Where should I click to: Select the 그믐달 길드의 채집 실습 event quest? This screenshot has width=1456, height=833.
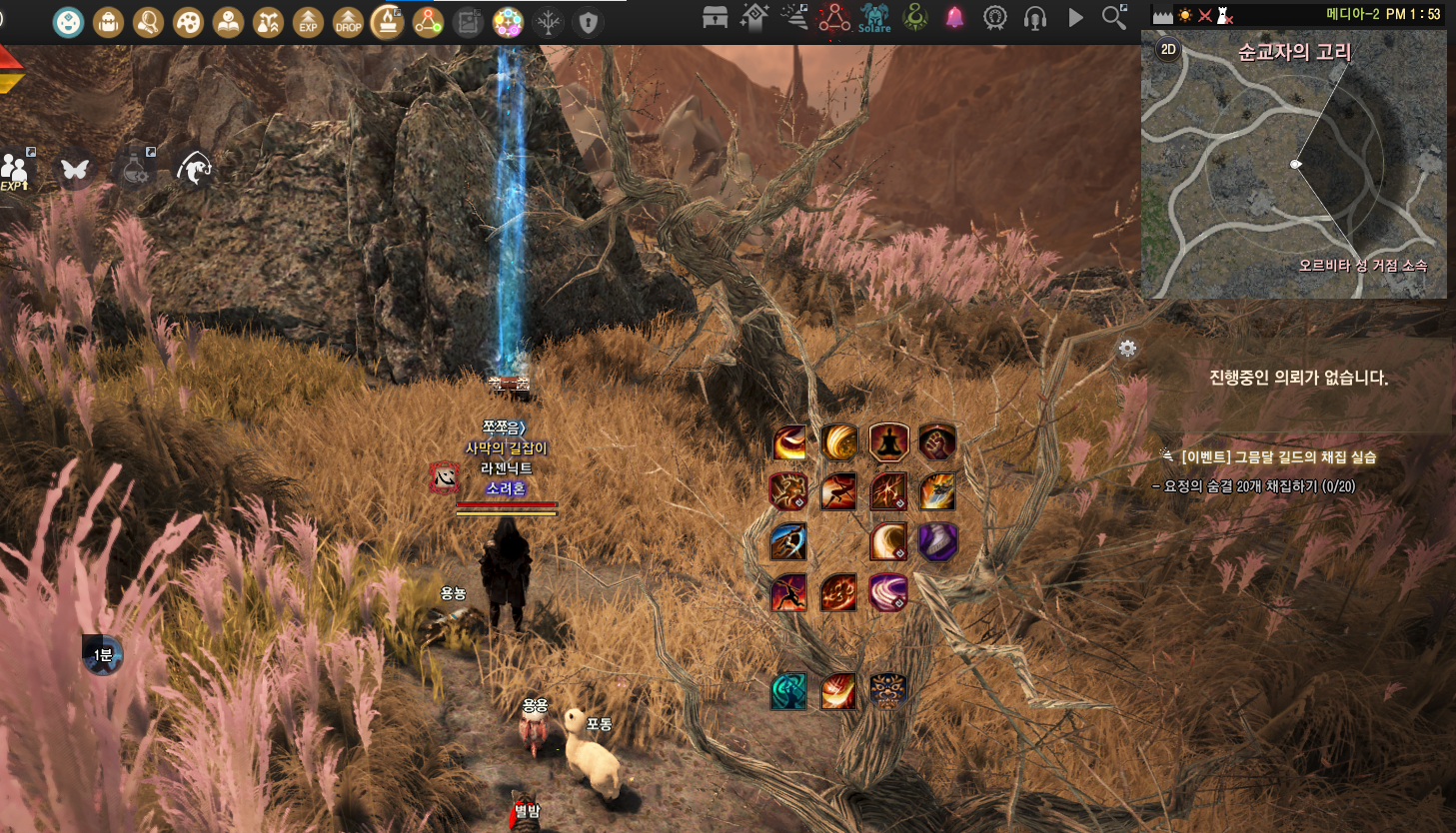pyautogui.click(x=1278, y=456)
